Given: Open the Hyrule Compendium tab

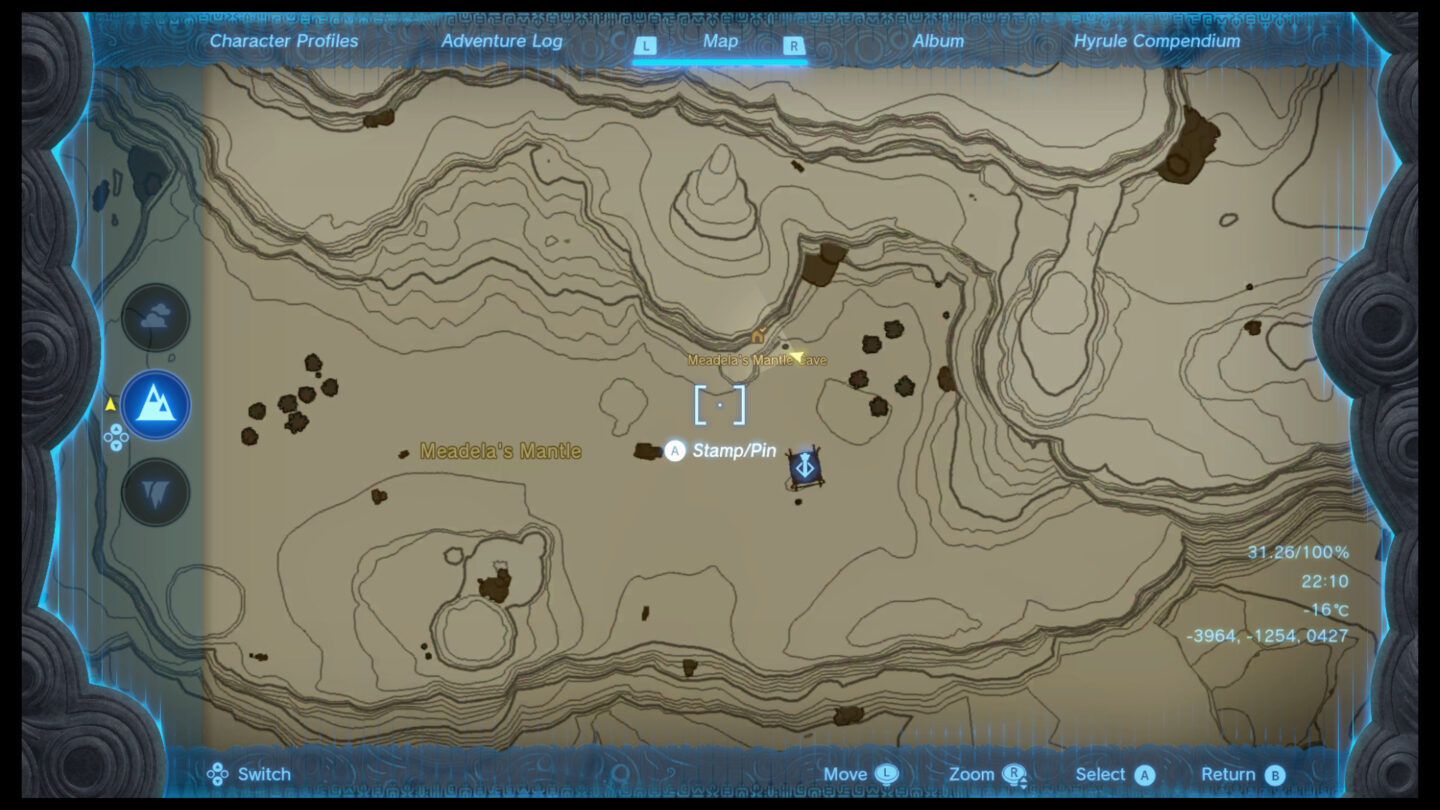Looking at the screenshot, I should click(1160, 41).
